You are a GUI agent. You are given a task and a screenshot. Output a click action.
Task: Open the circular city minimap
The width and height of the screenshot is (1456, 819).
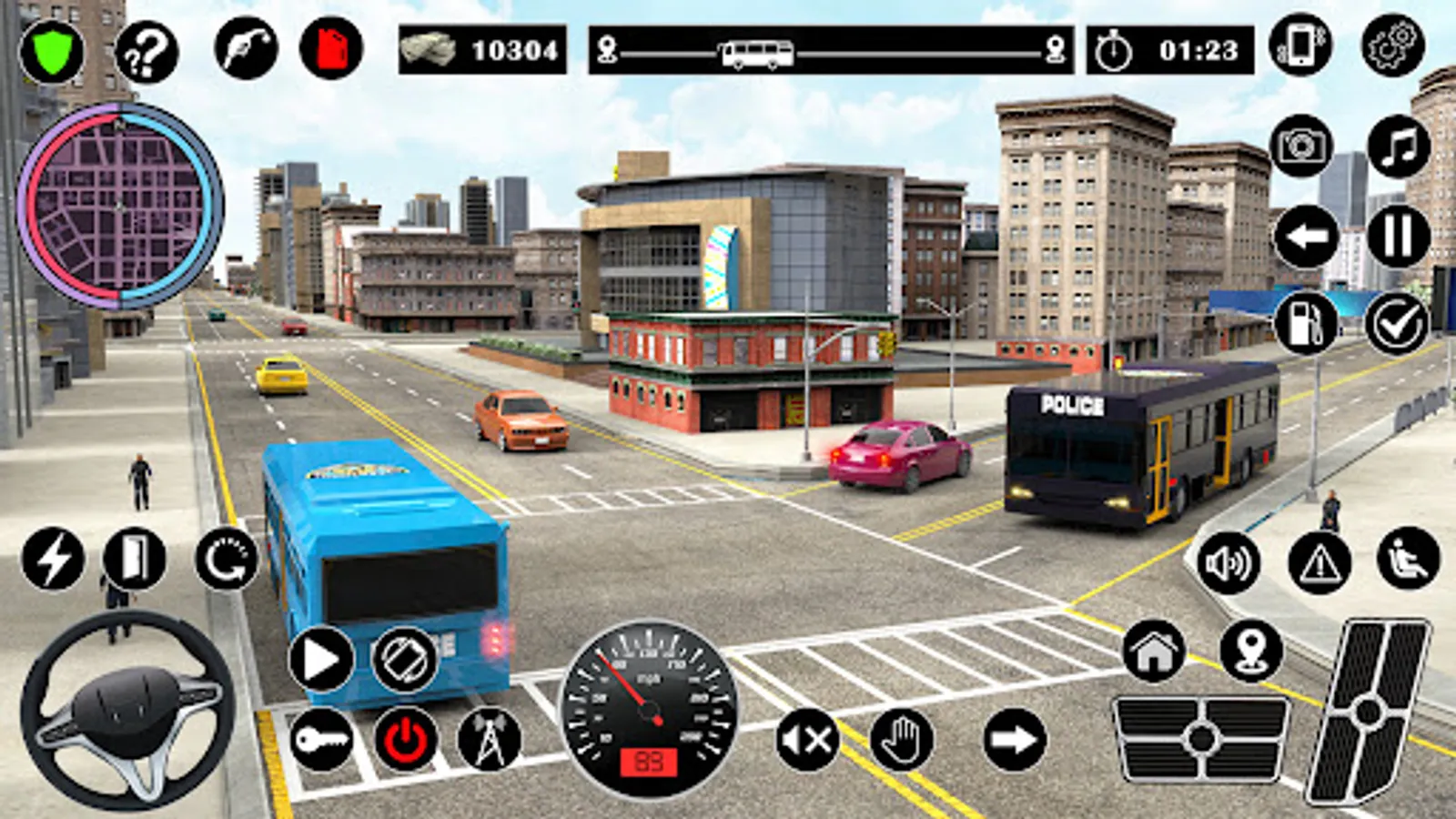[120, 206]
